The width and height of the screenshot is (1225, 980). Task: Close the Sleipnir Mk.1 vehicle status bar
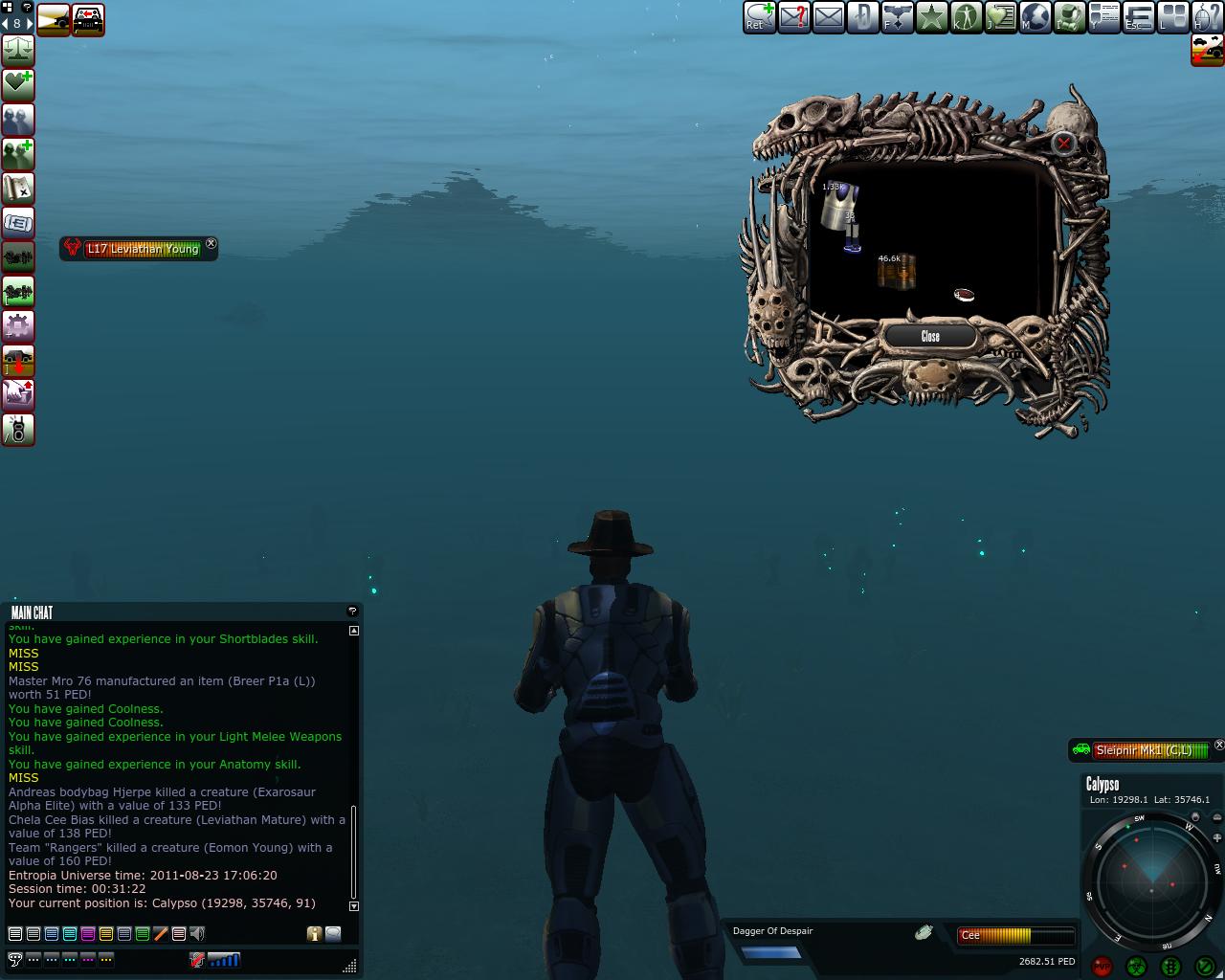pos(1218,745)
